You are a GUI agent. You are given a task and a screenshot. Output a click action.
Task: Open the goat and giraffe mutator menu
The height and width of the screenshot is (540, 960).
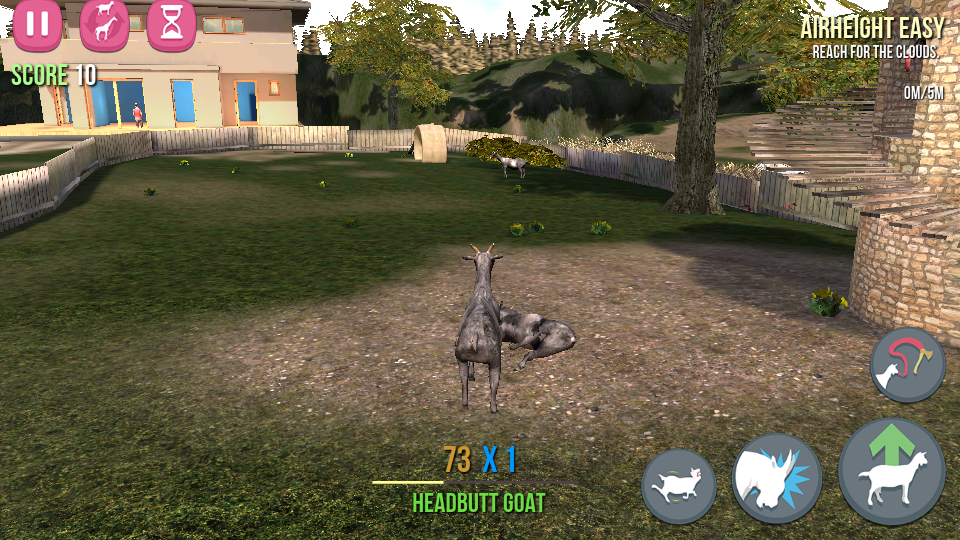[104, 24]
